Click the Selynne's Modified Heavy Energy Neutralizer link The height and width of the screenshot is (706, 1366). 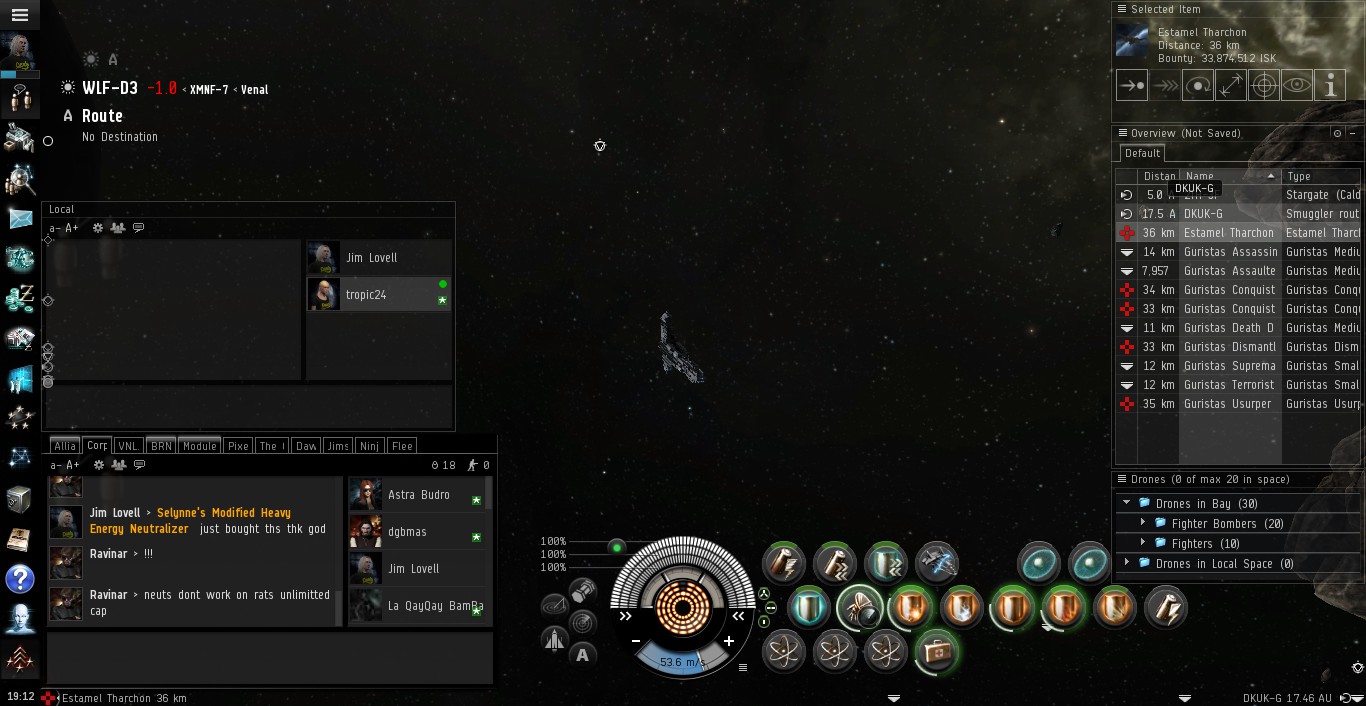(x=190, y=521)
